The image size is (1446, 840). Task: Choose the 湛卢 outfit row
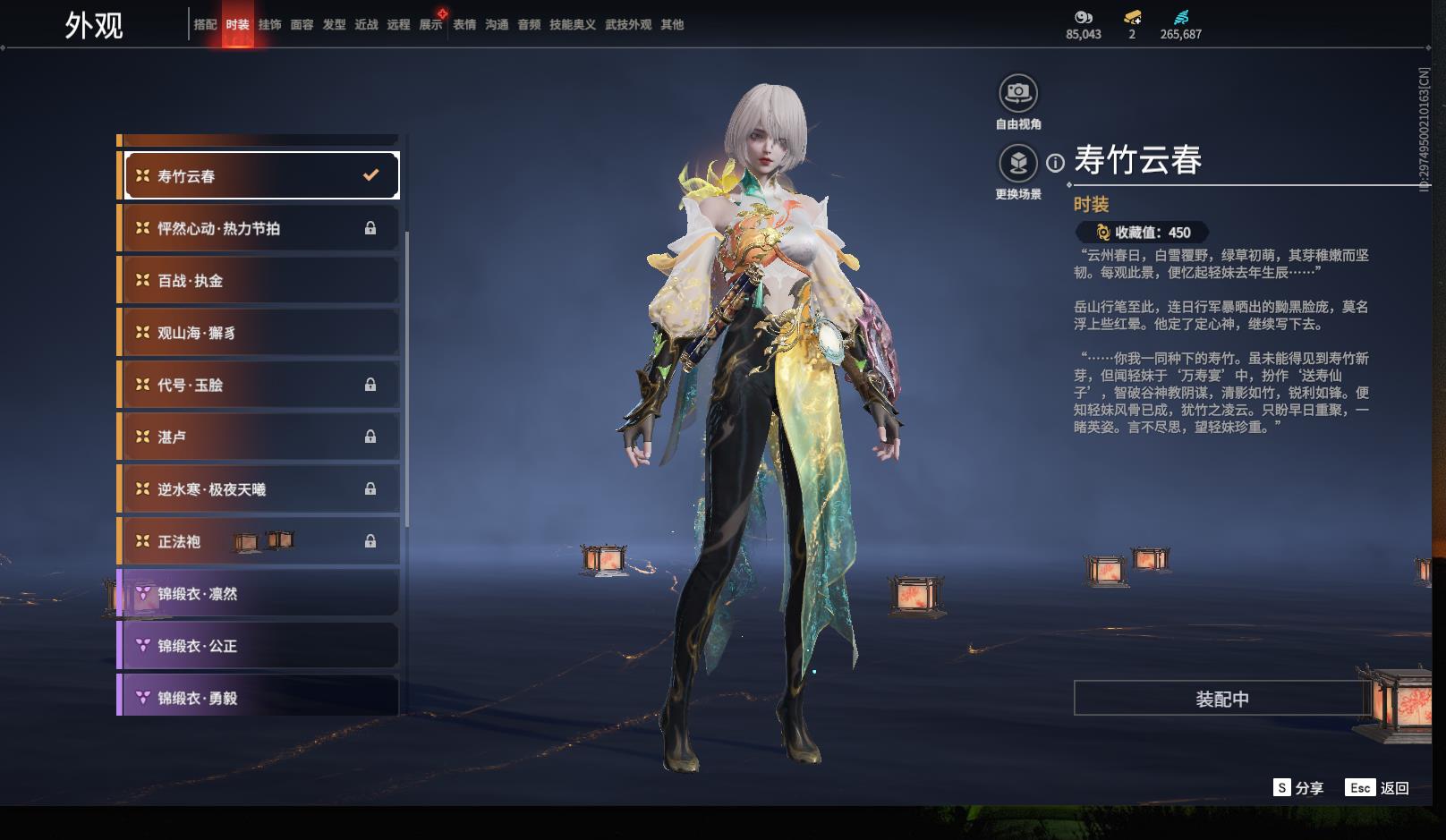(x=259, y=437)
